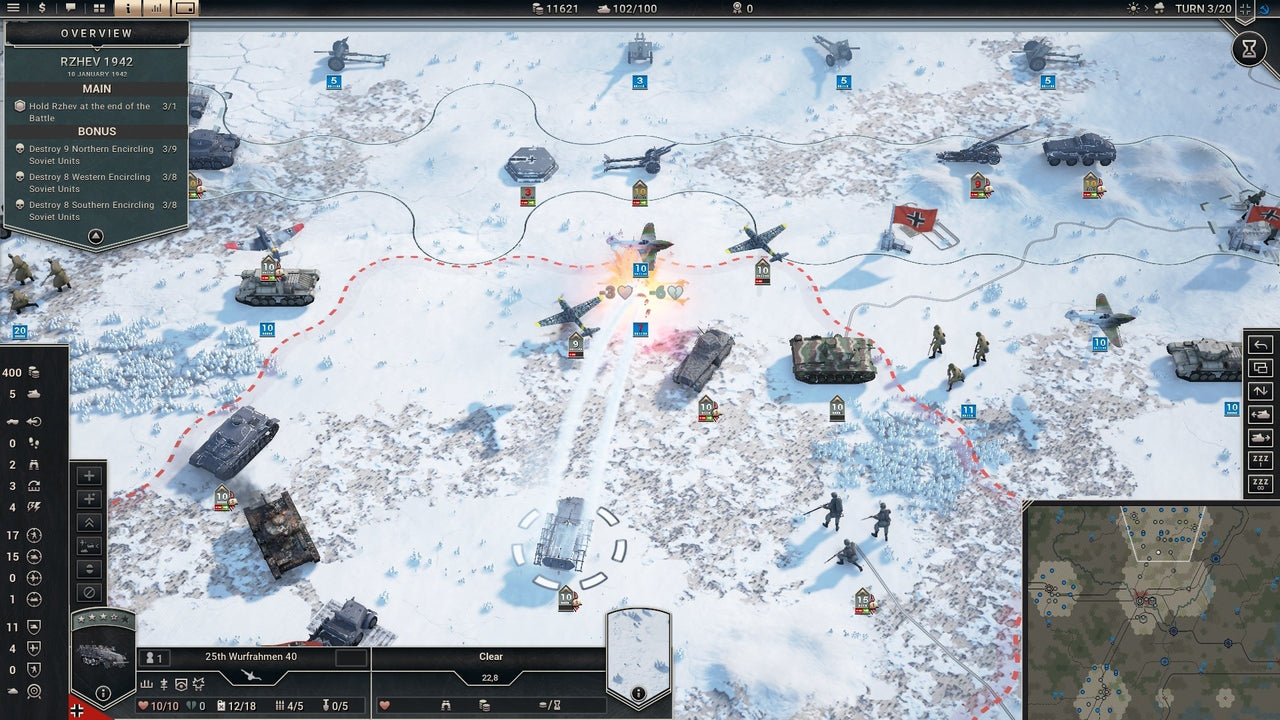
Task: Click the Hold Rzhev main objective entry
Action: pyautogui.click(x=97, y=111)
